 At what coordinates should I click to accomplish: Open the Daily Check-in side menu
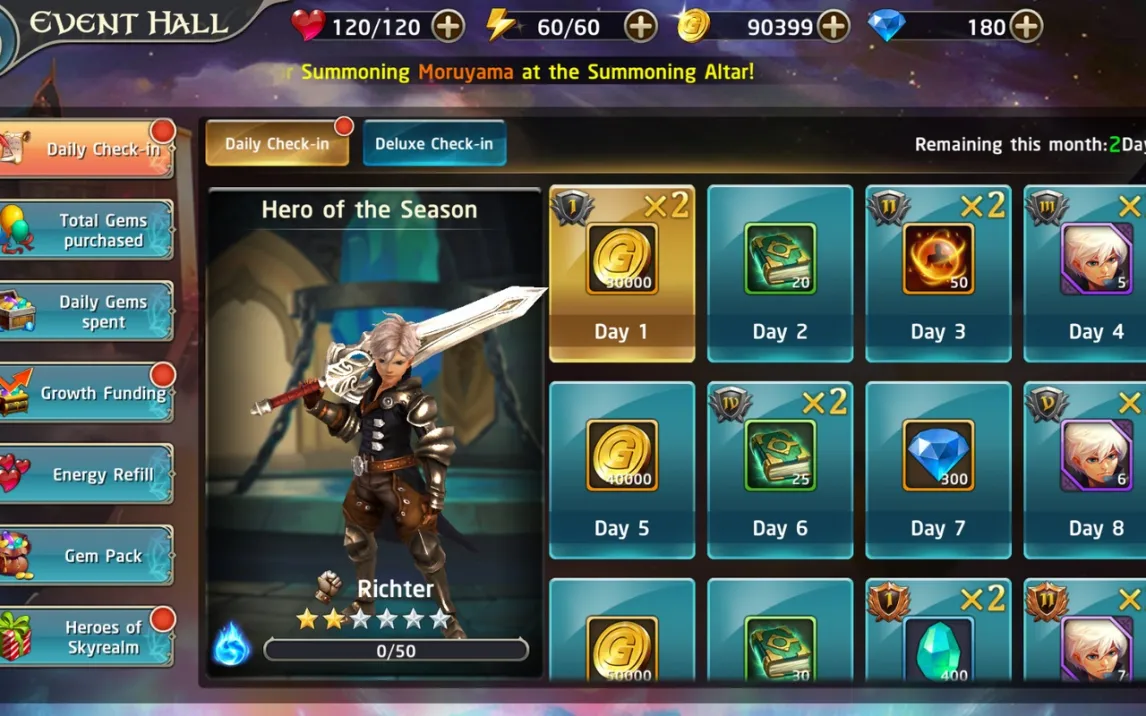pyautogui.click(x=90, y=150)
